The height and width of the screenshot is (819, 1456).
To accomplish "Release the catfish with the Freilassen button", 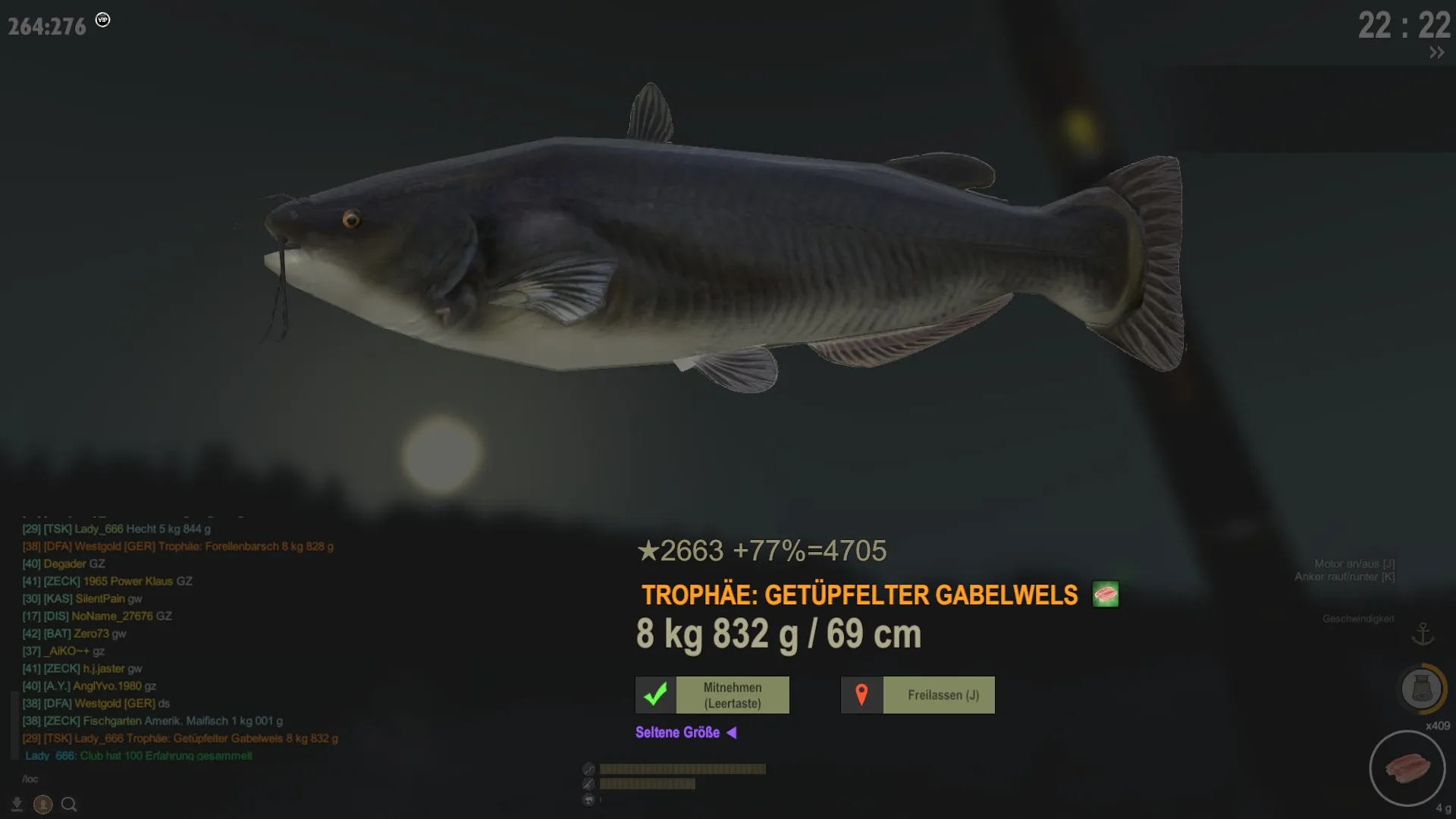I will click(x=918, y=695).
